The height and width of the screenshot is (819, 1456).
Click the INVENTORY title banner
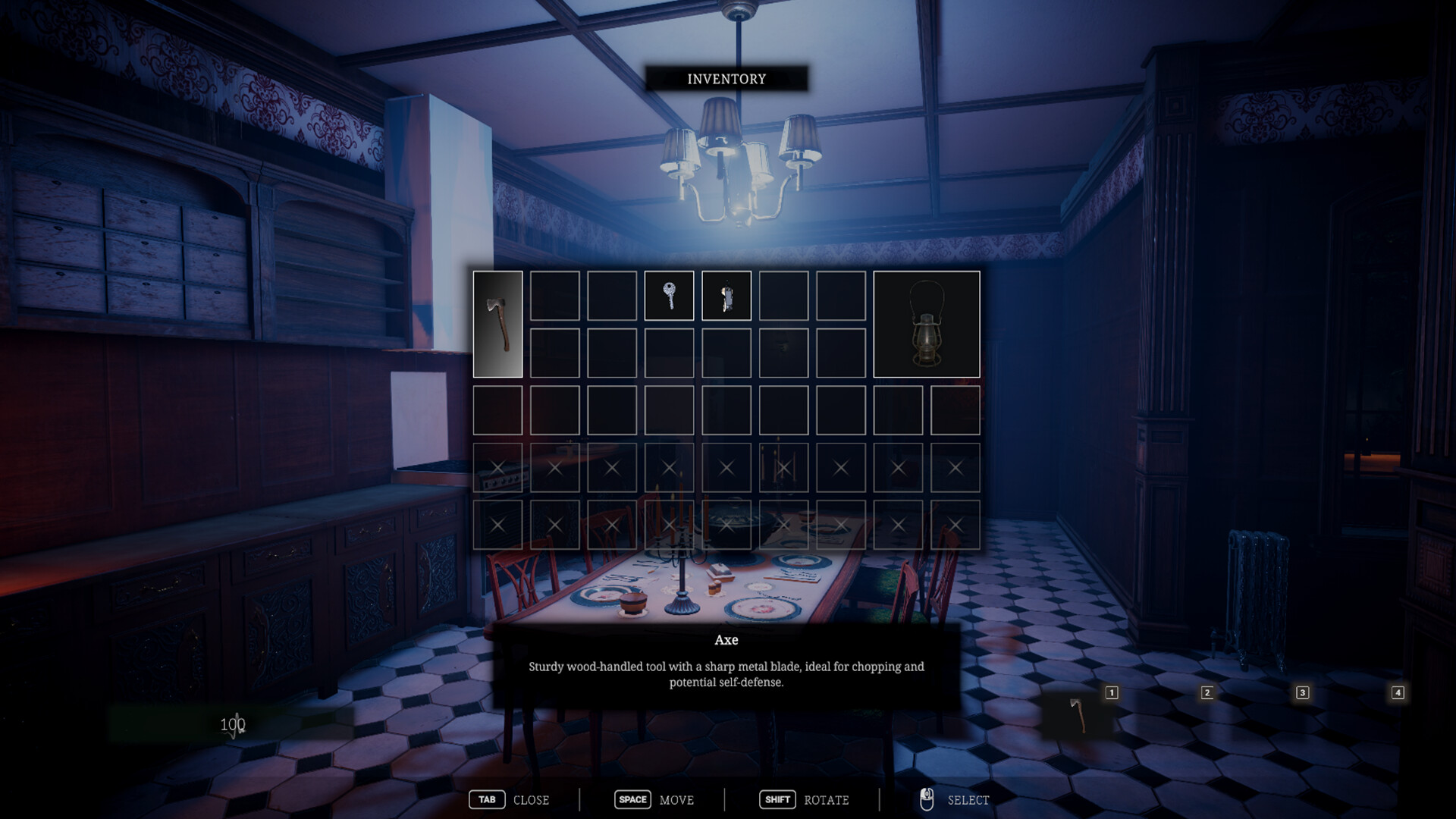(x=726, y=78)
